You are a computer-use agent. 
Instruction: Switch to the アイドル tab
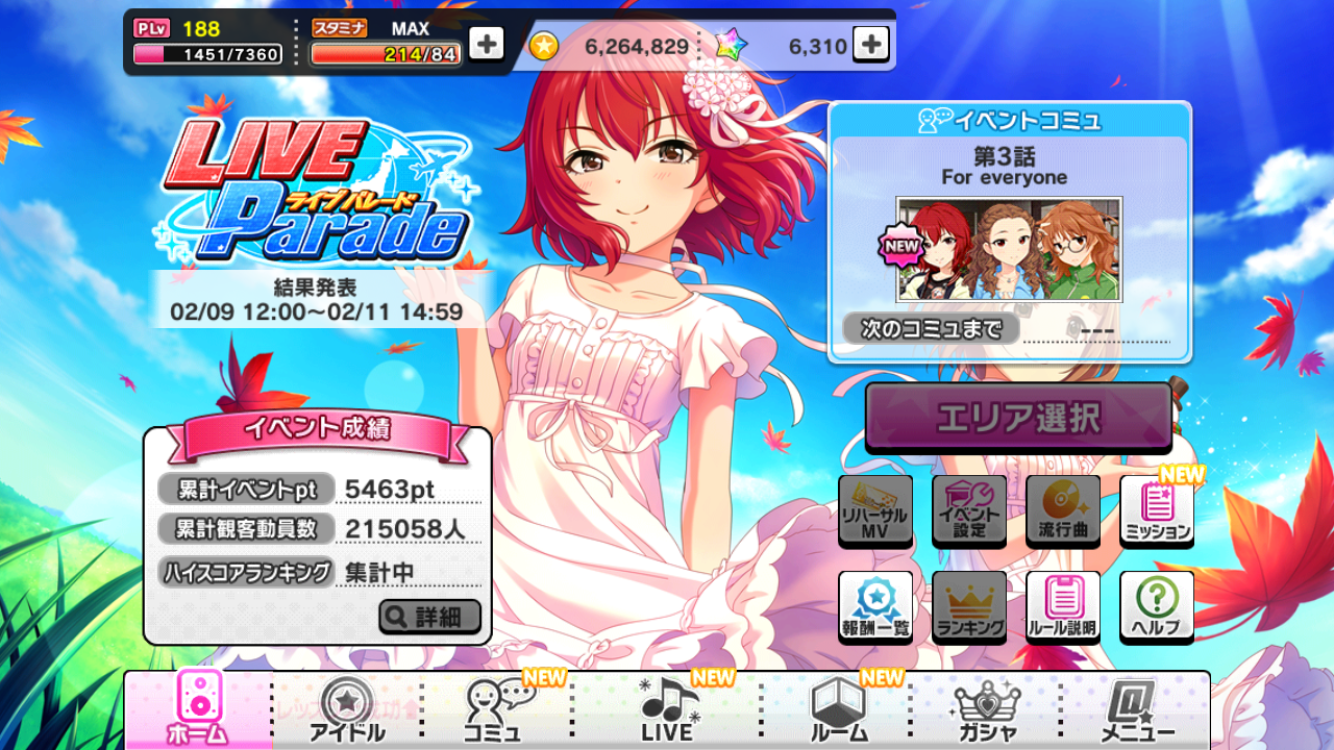[x=347, y=710]
